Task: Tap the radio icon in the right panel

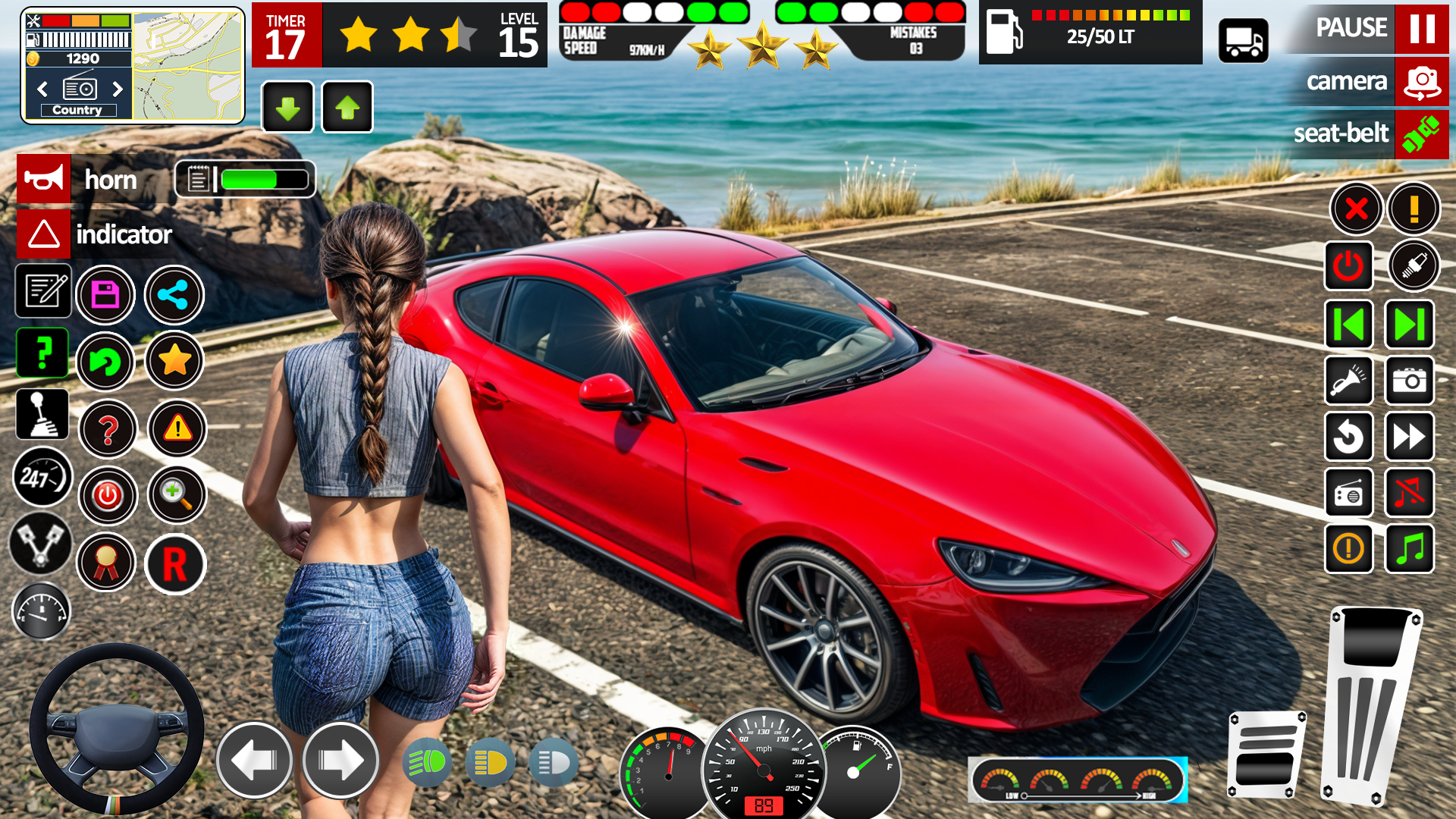Action: (x=1349, y=493)
